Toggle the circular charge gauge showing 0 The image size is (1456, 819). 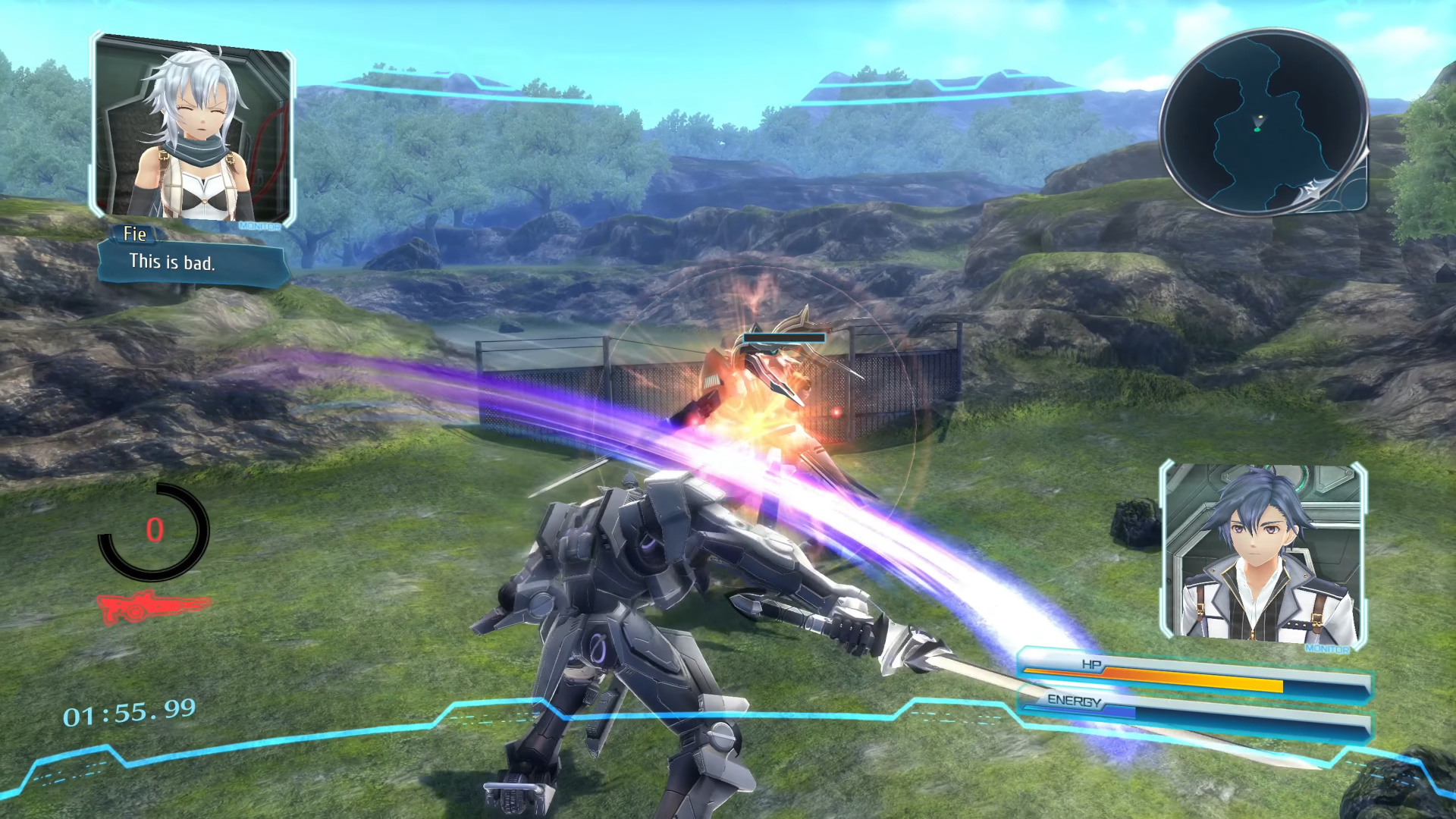(x=155, y=529)
